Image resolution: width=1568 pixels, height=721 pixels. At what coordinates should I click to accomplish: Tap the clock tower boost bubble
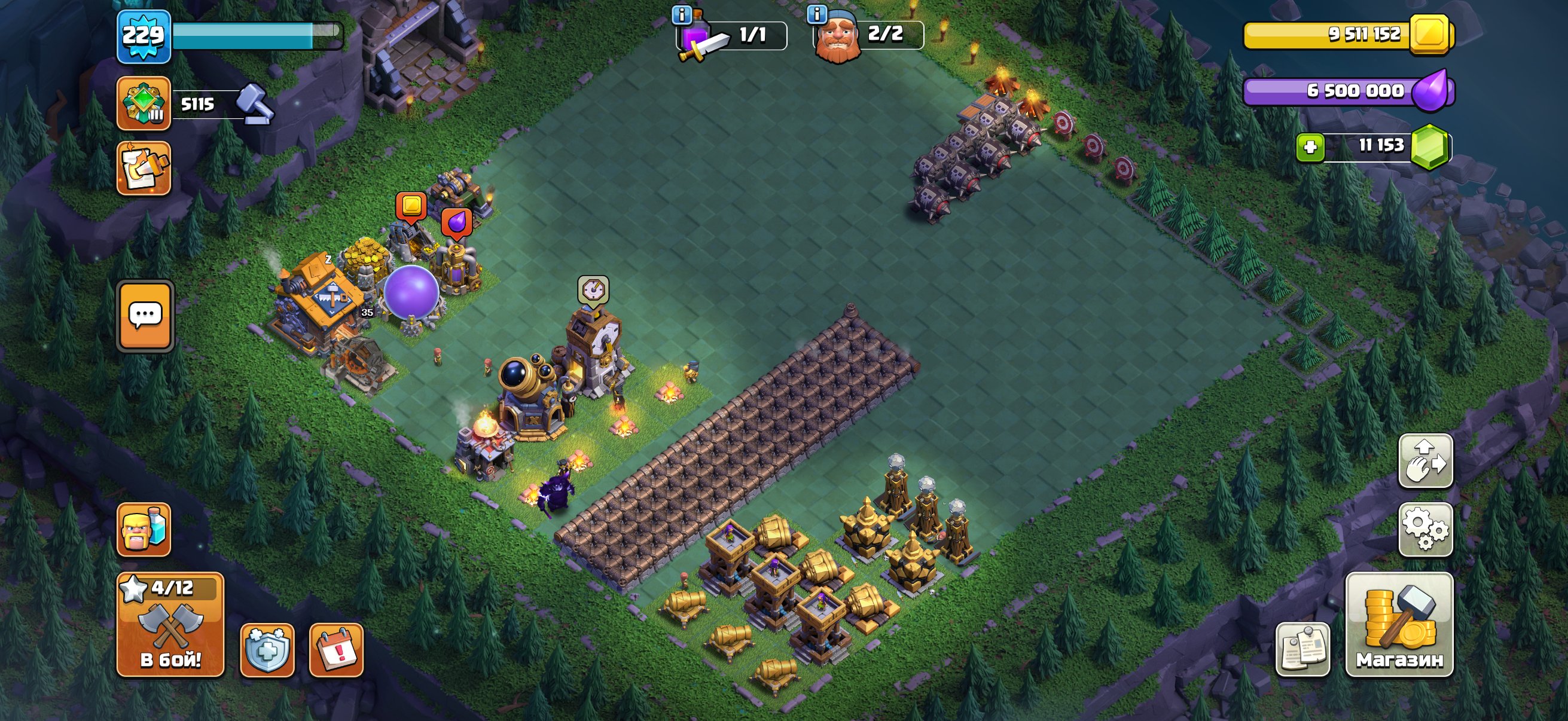593,290
